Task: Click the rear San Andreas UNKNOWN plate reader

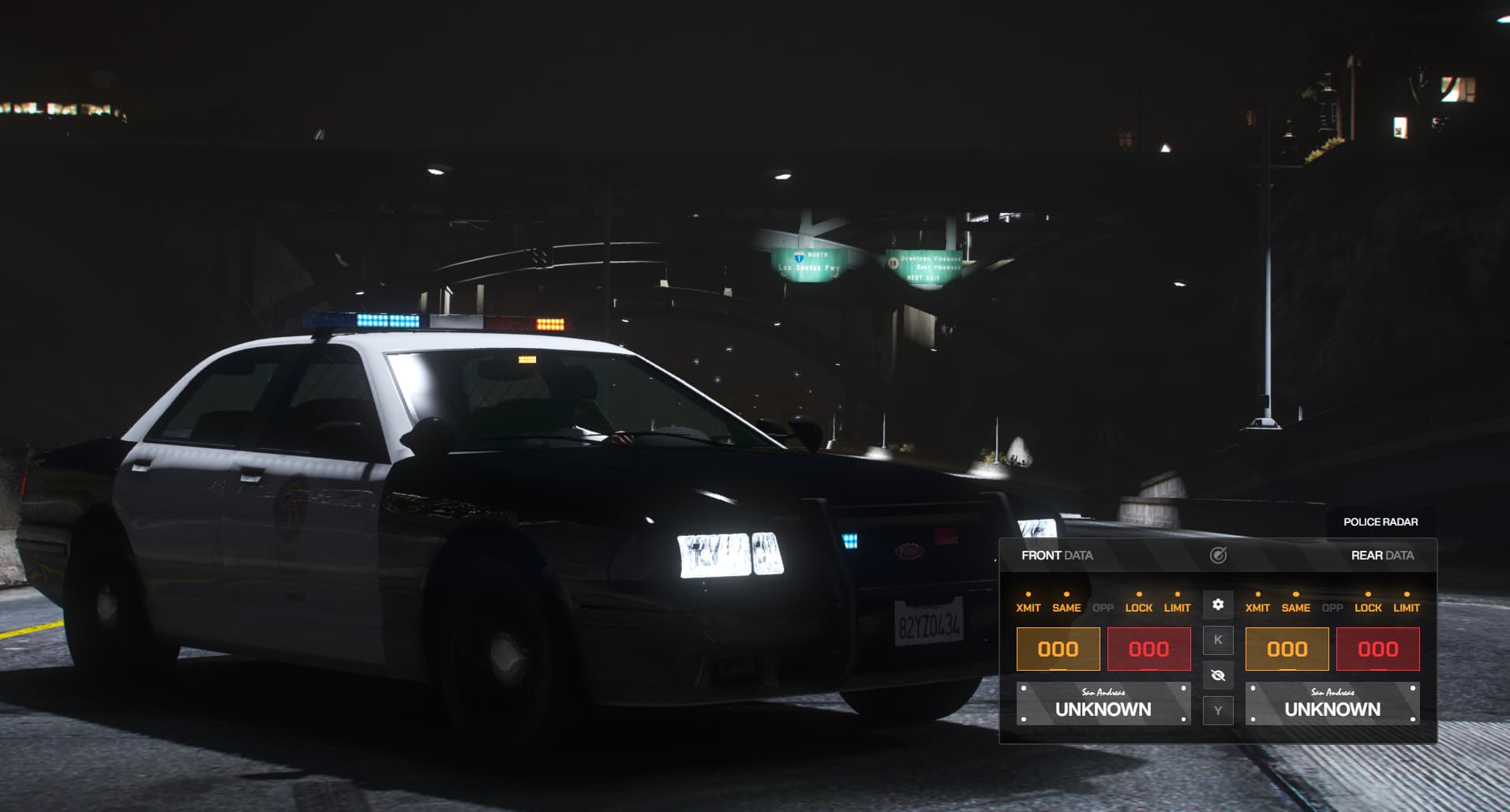Action: point(1332,702)
